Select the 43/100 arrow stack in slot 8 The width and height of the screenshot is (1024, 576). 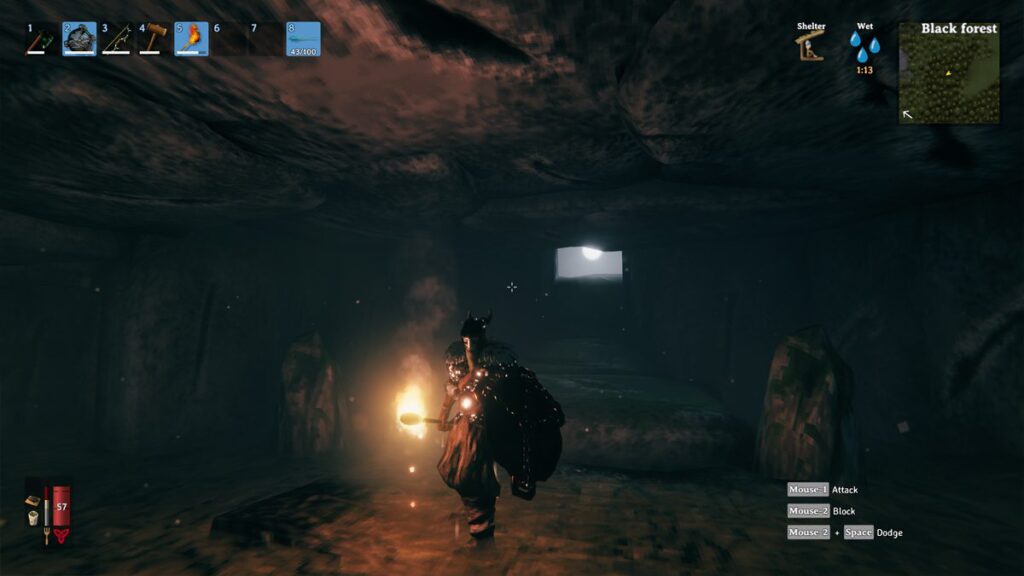tap(303, 40)
